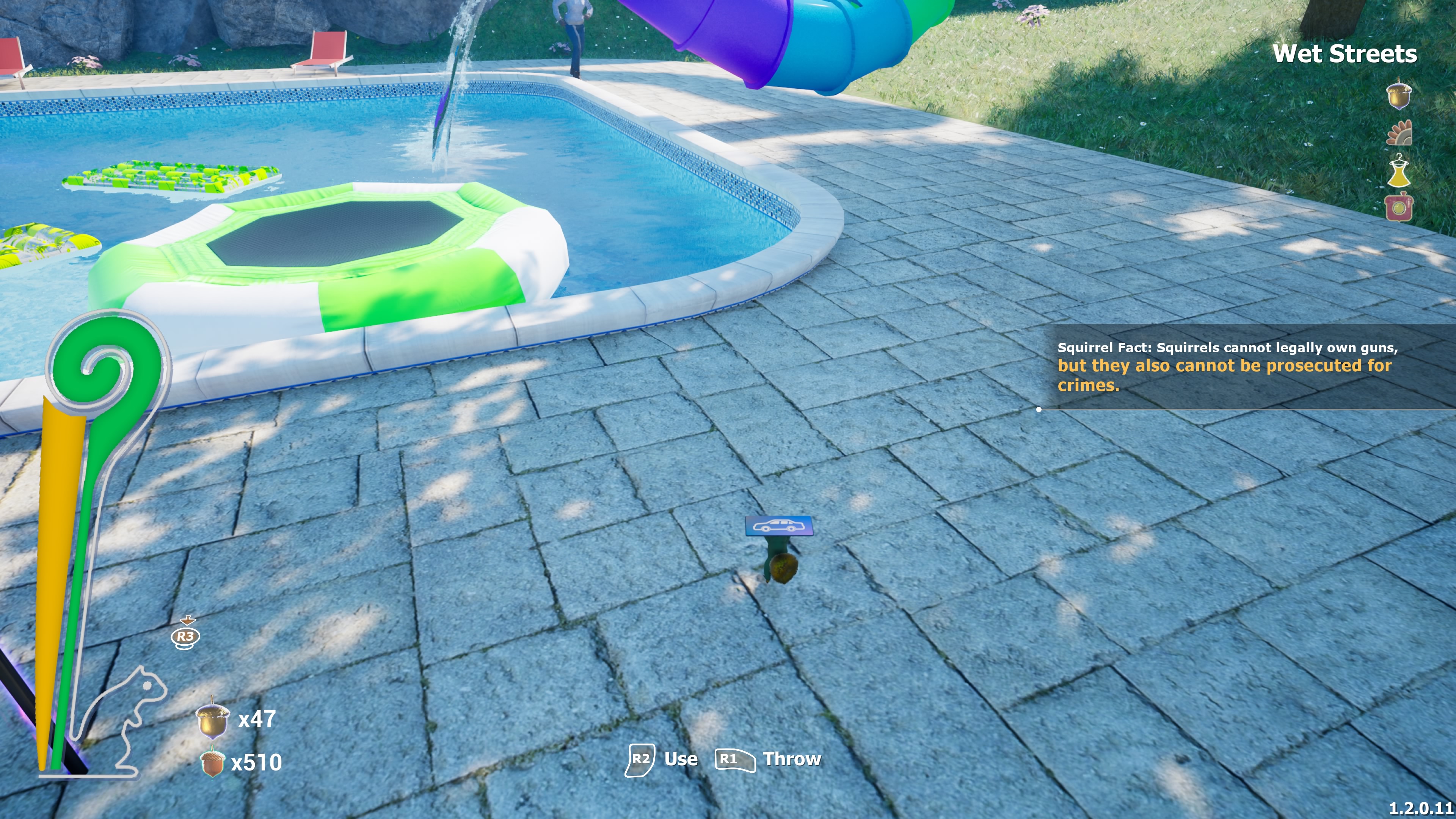Open the yellow dress outfit icon
1456x819 pixels.
(x=1399, y=171)
